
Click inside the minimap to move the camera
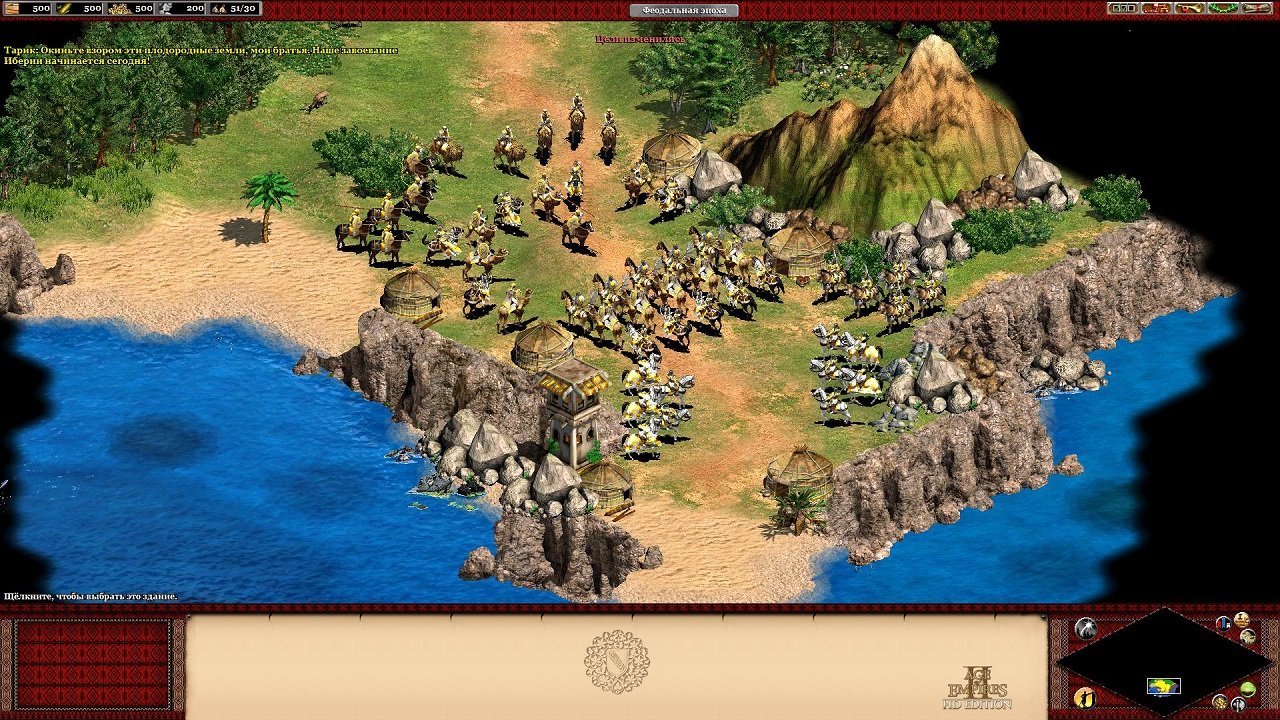(1164, 687)
